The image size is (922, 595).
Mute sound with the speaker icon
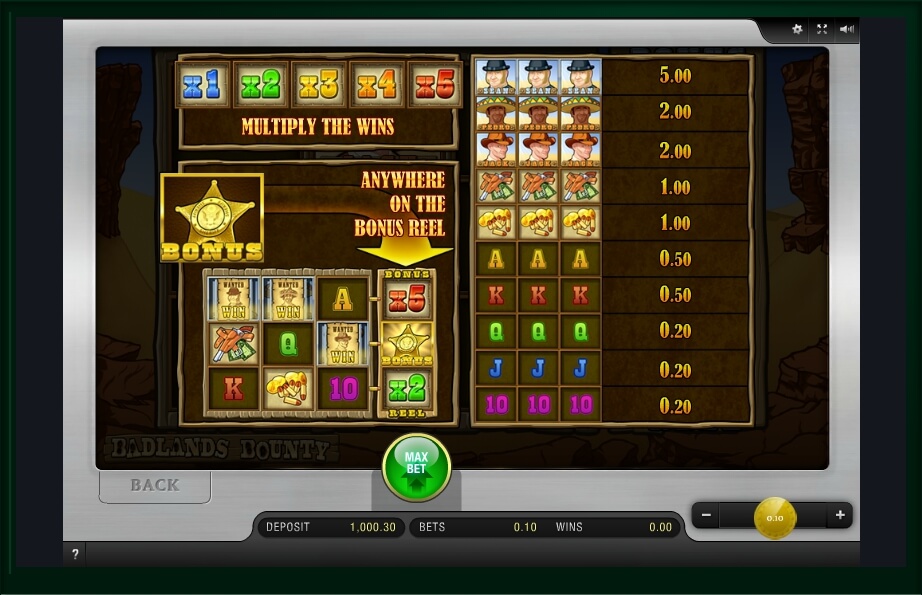point(846,29)
